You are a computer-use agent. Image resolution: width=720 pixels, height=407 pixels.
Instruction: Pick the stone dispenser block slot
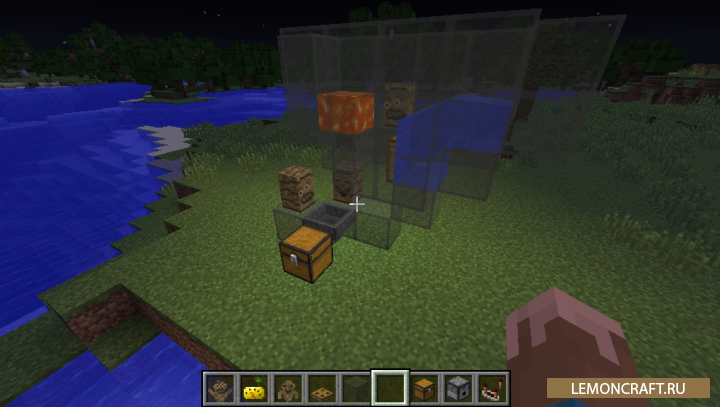[x=458, y=388]
